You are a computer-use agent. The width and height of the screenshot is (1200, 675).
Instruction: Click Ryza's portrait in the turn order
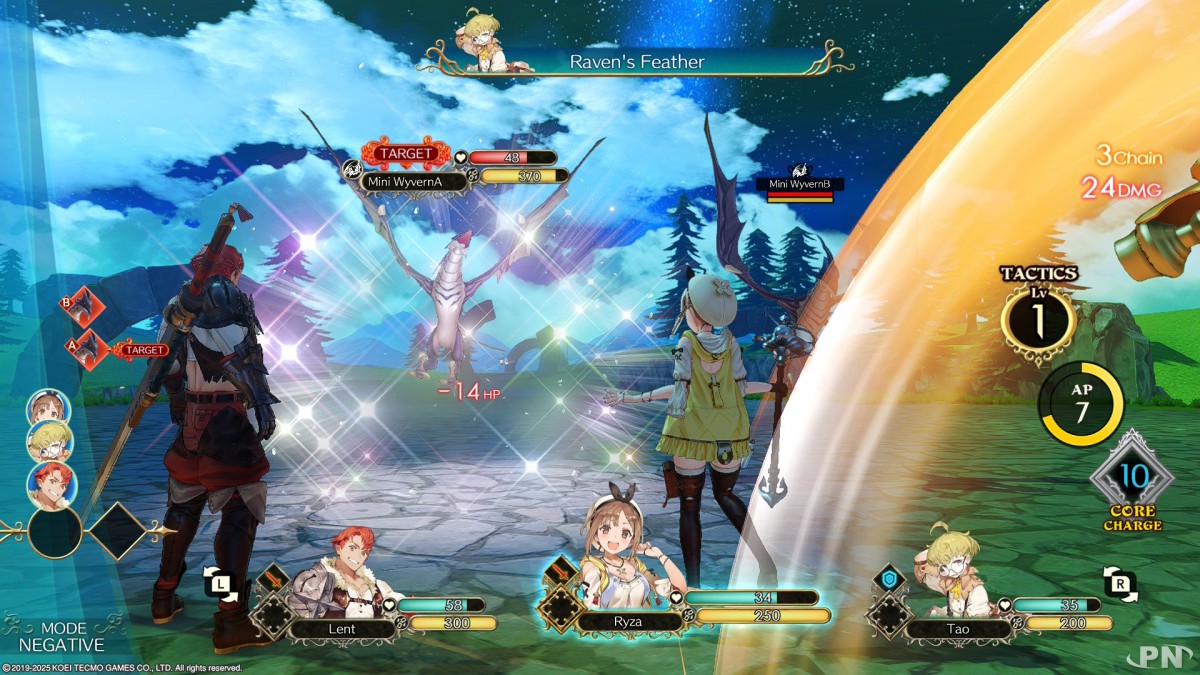47,410
